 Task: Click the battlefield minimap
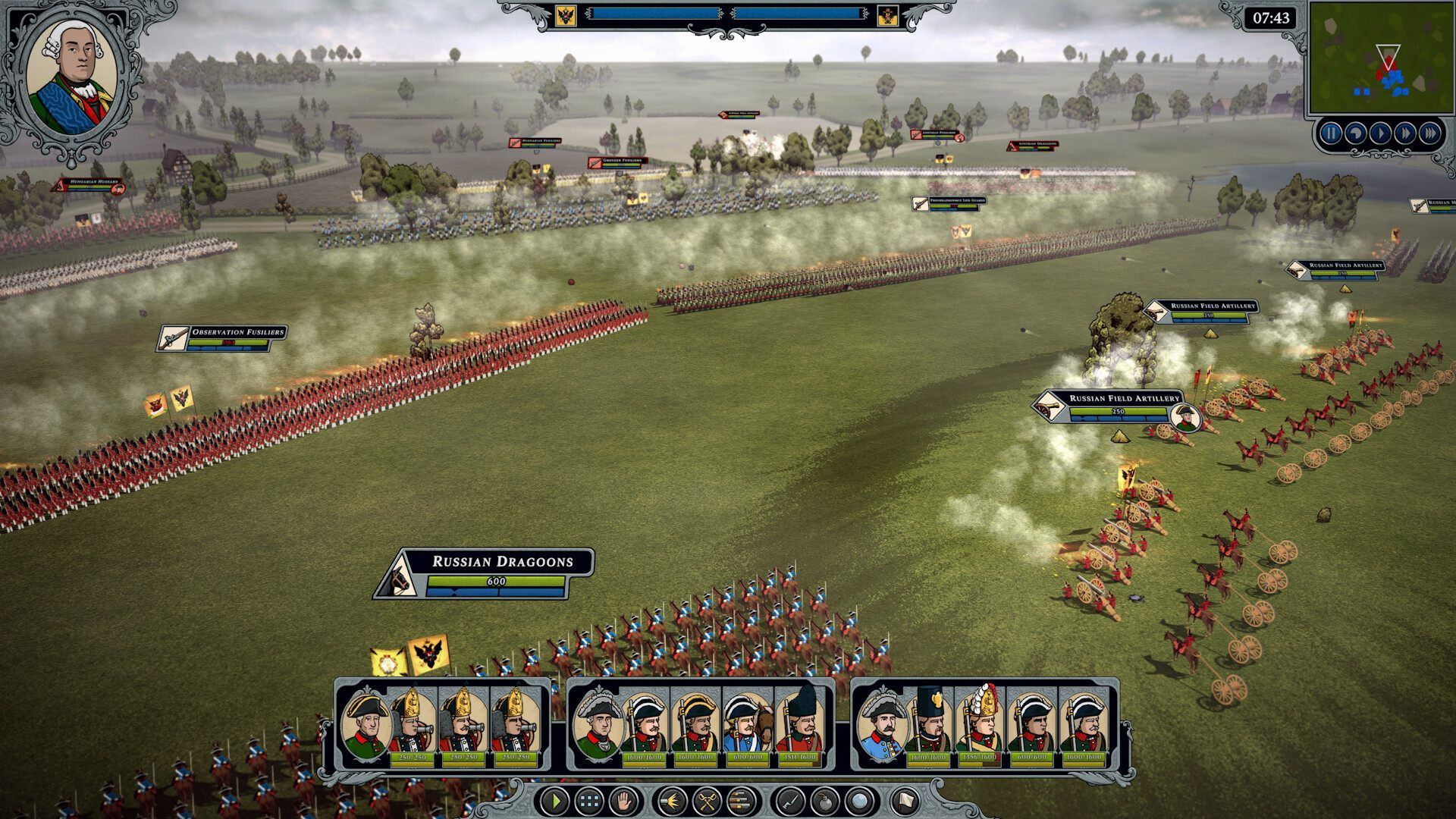point(1379,59)
